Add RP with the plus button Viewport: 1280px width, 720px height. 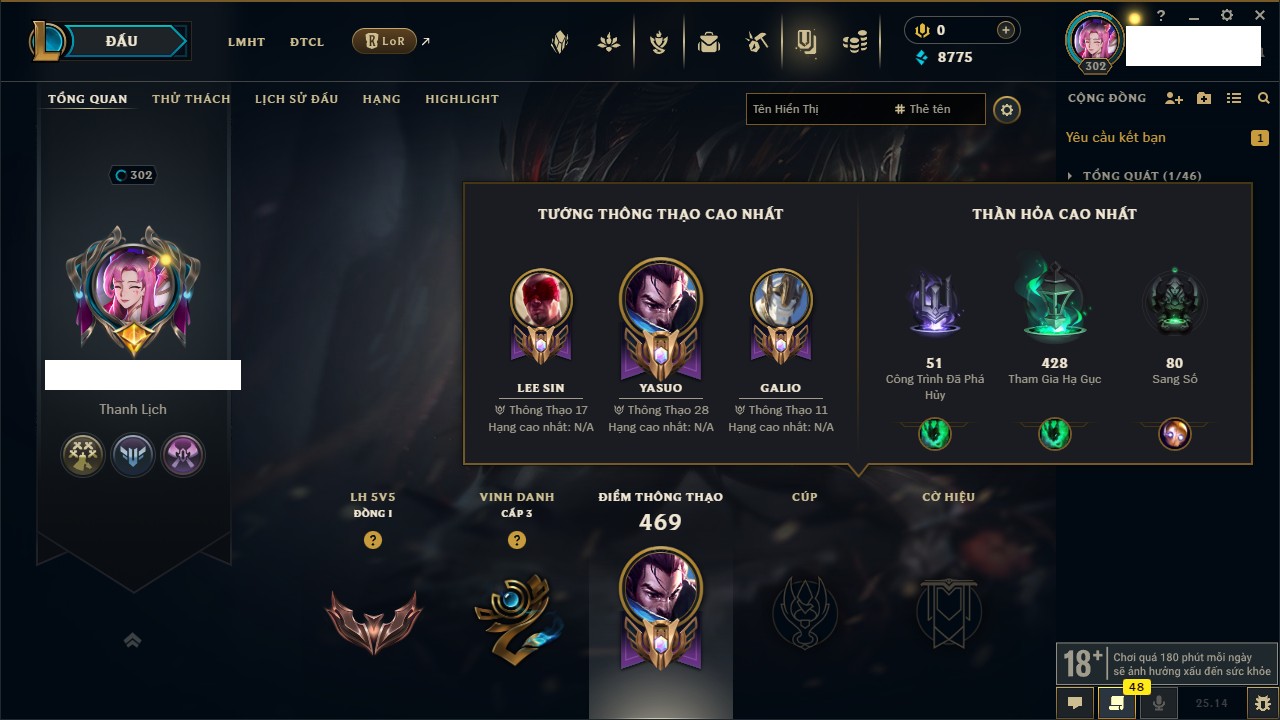tap(1005, 30)
